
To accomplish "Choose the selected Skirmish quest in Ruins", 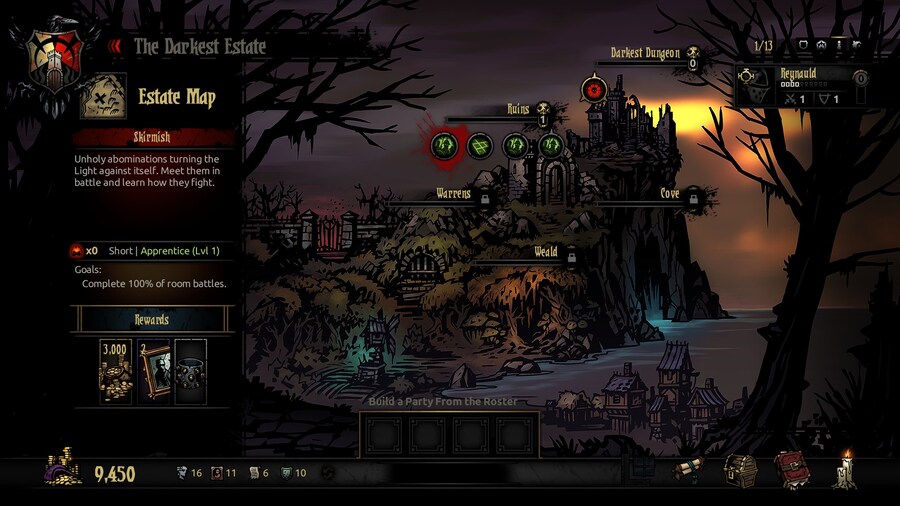I will point(444,146).
